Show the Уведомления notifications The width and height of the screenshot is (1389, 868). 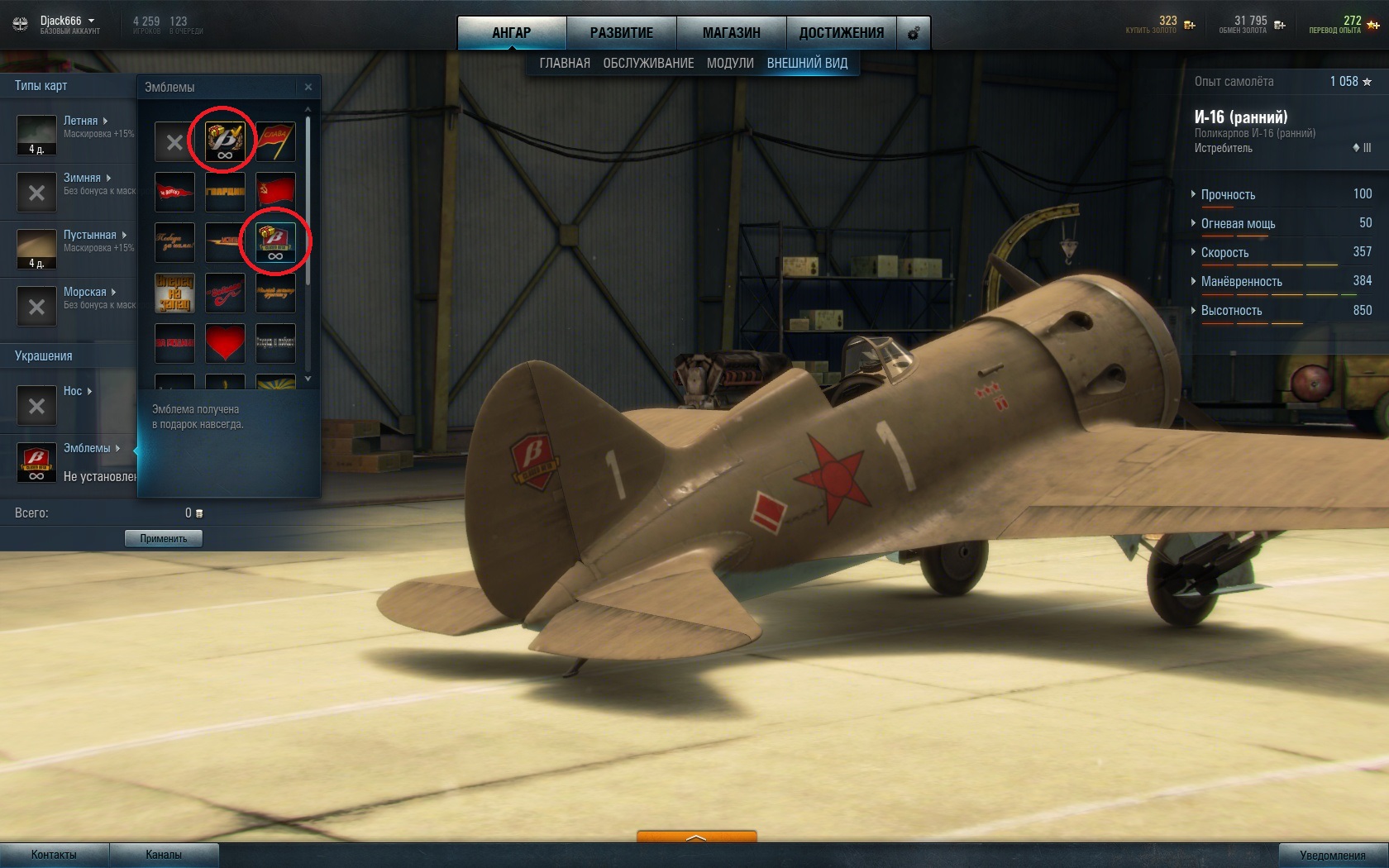[1332, 855]
